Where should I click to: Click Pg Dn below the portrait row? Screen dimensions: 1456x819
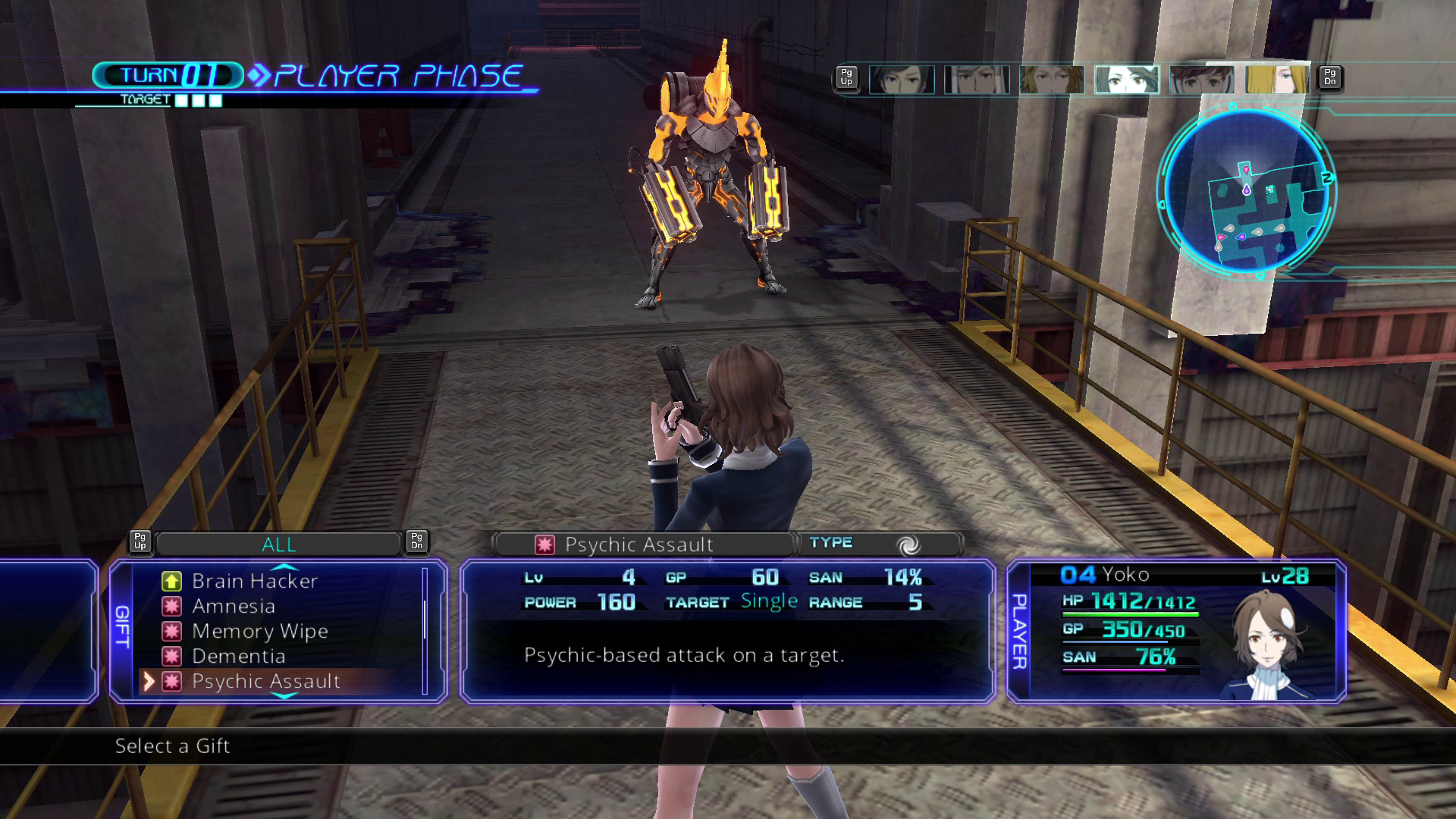(1329, 78)
